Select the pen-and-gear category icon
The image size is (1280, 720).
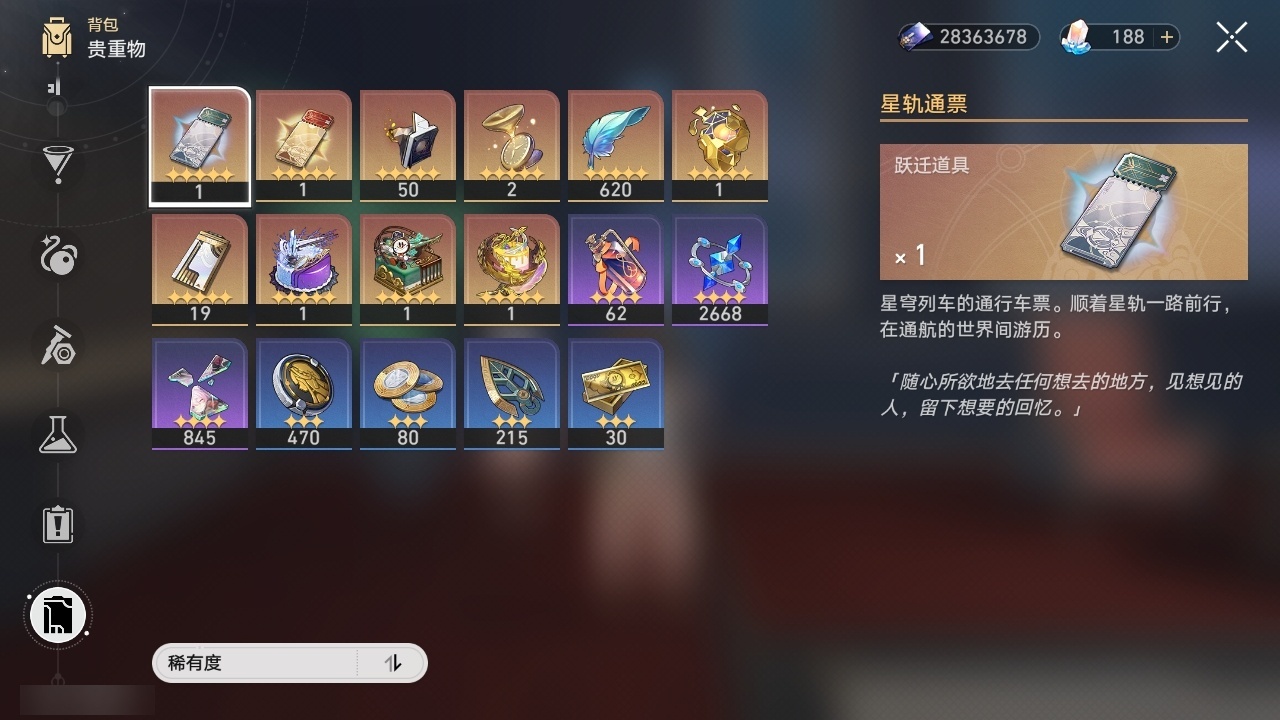[x=57, y=347]
